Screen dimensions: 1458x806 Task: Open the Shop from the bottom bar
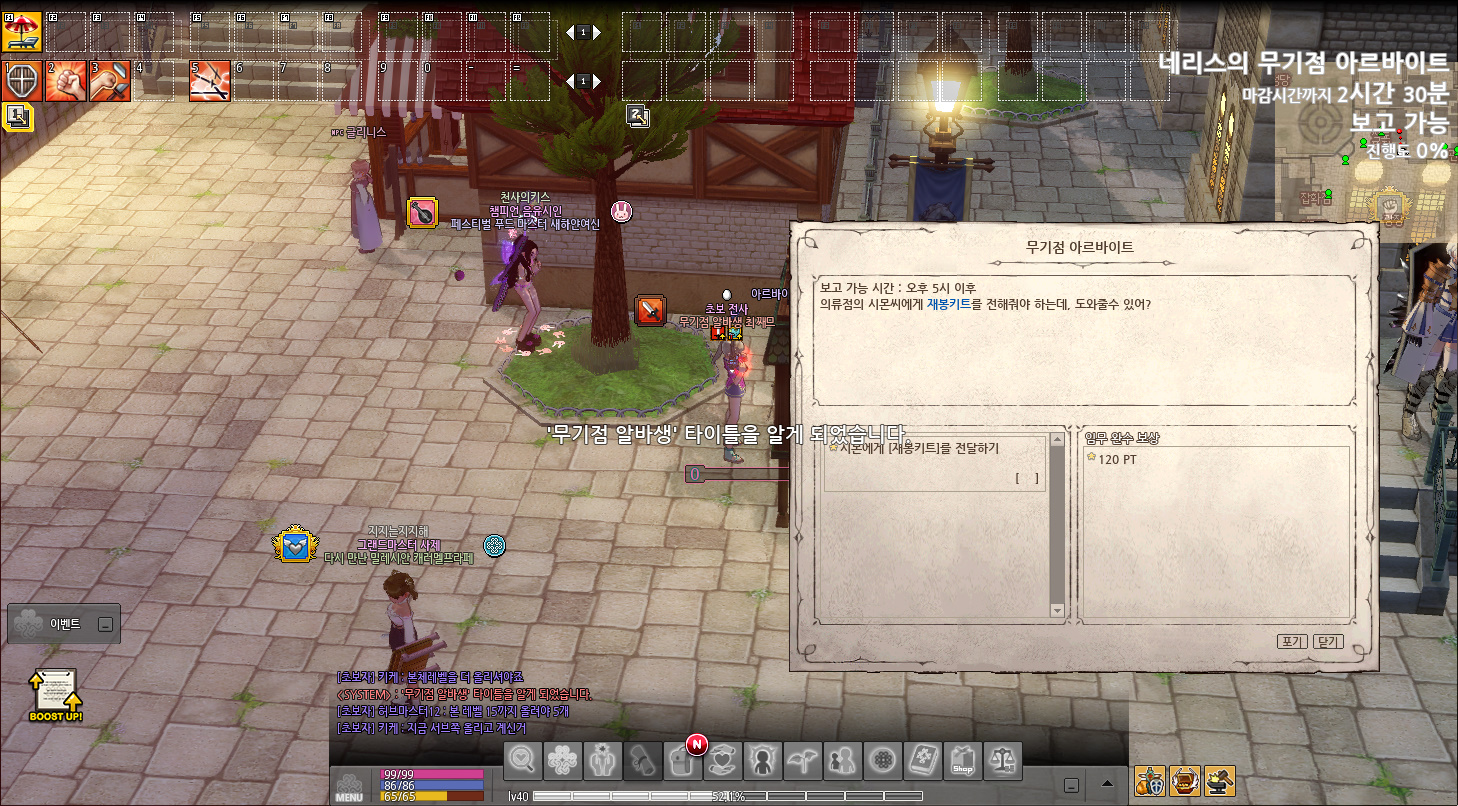[962, 761]
